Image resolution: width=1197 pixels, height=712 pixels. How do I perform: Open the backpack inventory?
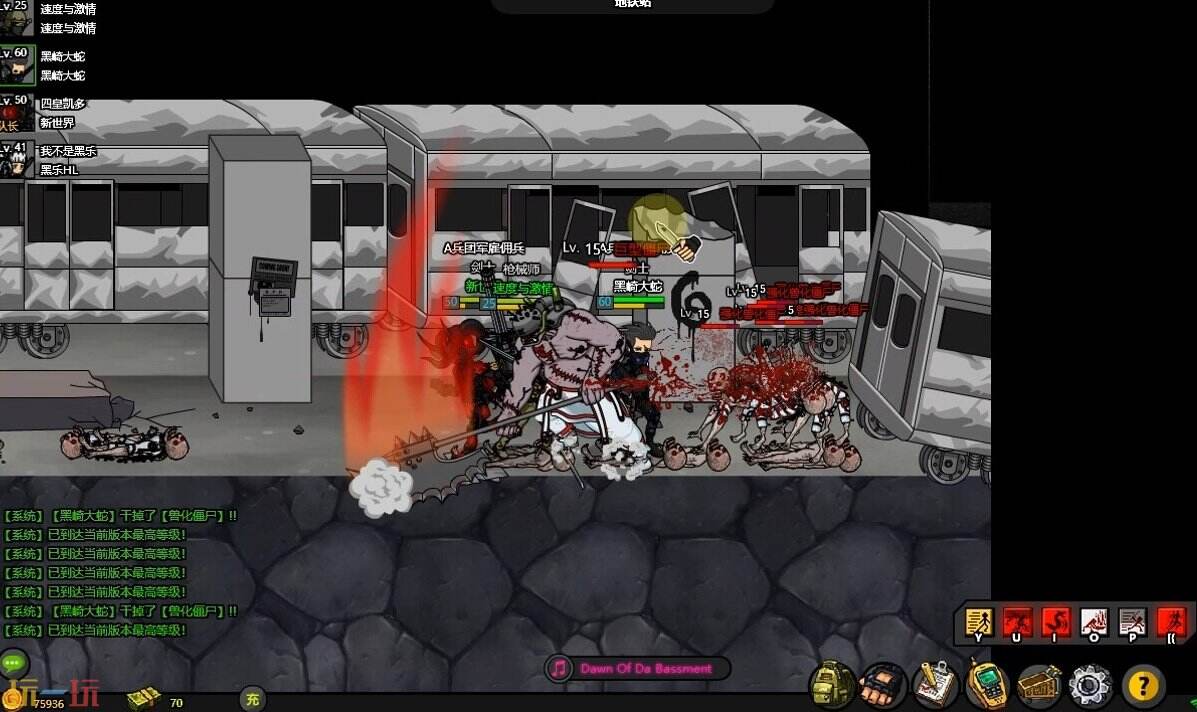[x=833, y=685]
